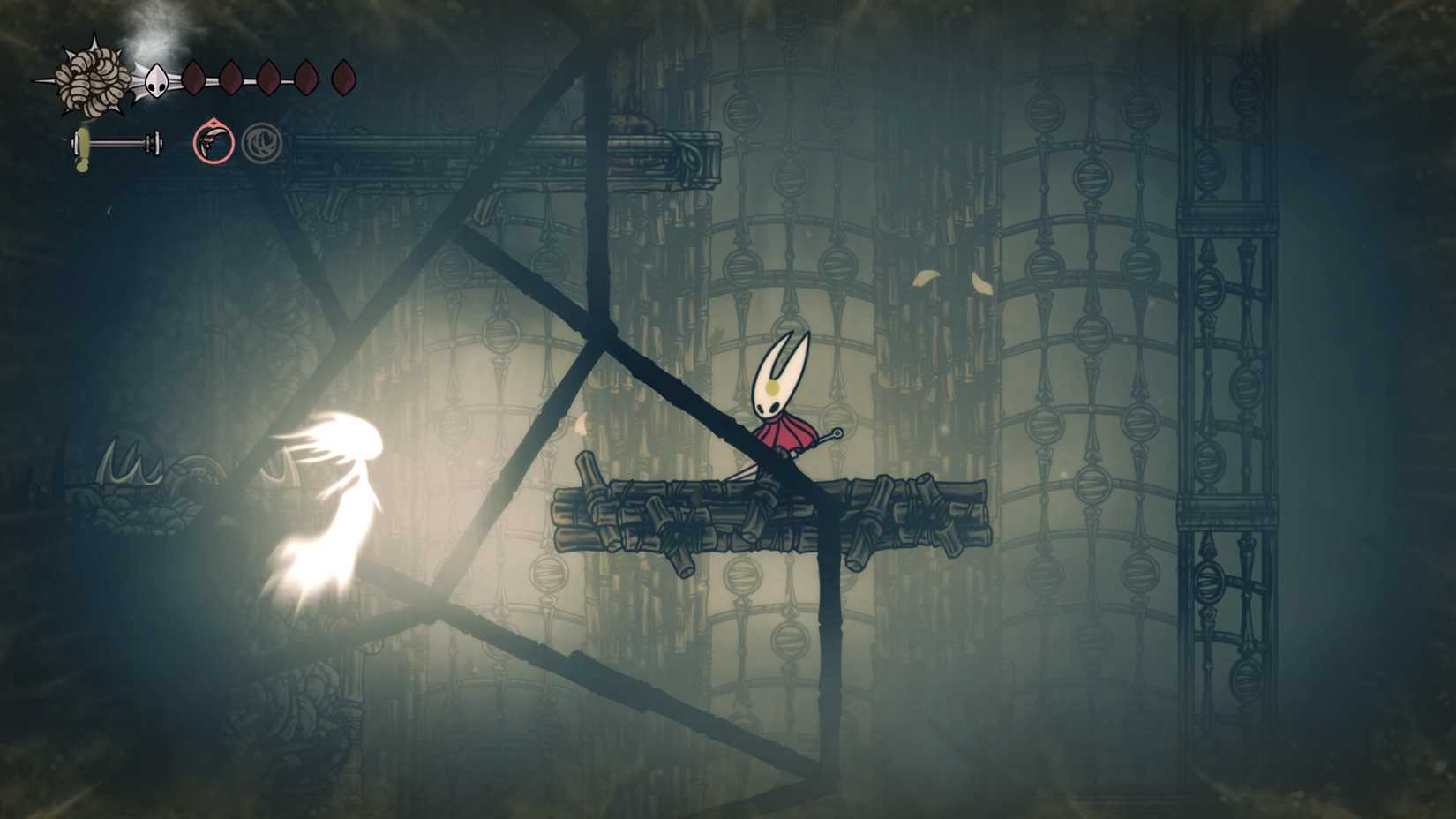
Task: Click the last health mask on the right
Action: (344, 79)
